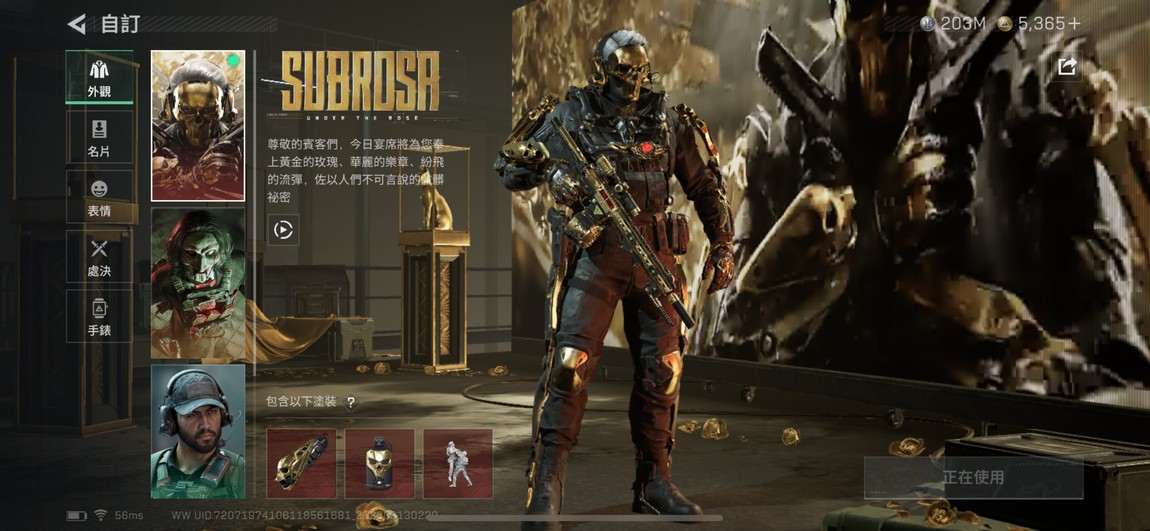
Task: Add more of the 5,365 gold currency
Action: 1075,23
